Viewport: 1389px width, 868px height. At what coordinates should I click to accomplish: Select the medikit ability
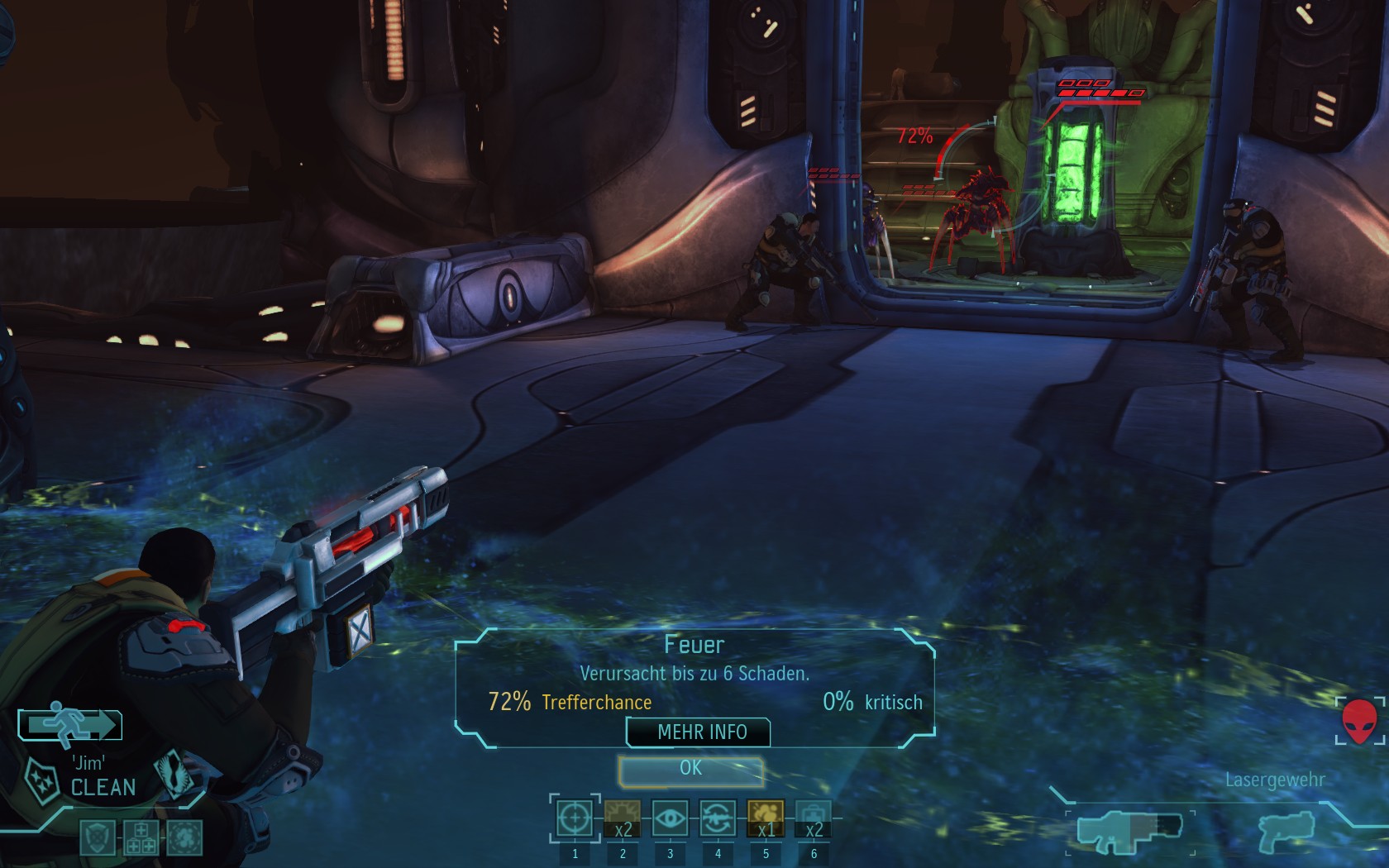click(x=813, y=819)
